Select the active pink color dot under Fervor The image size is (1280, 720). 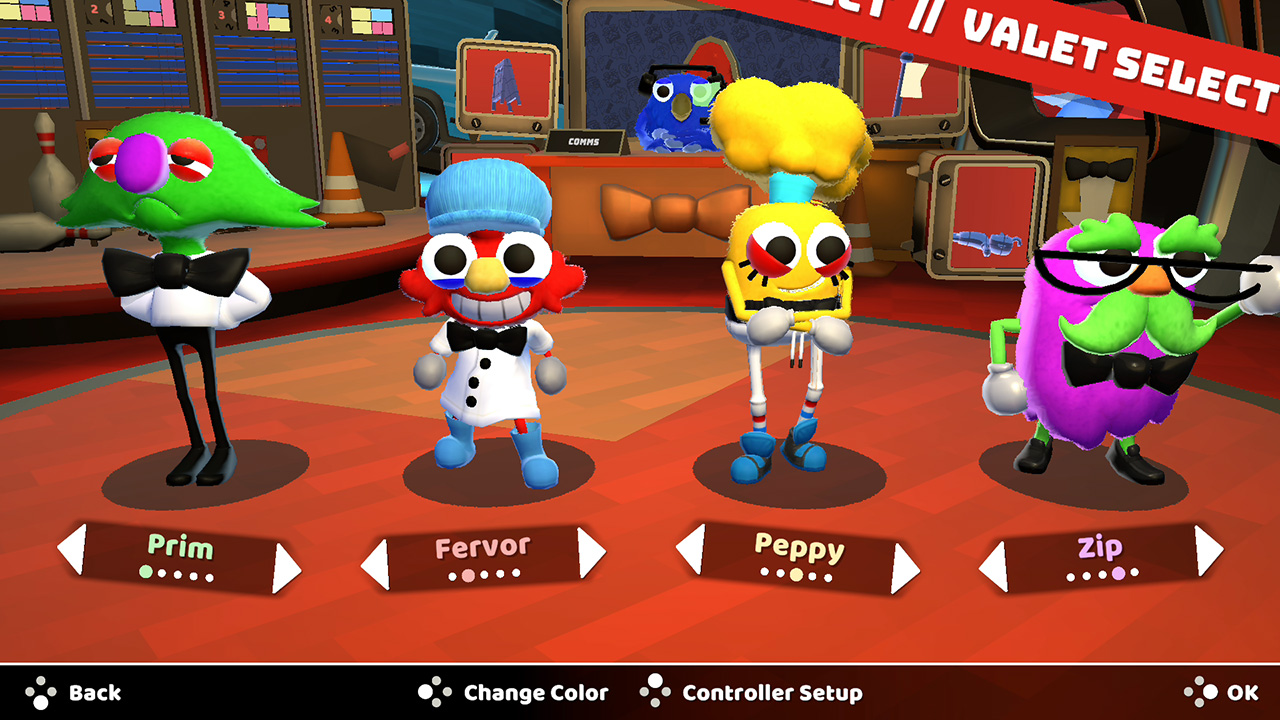click(x=468, y=574)
